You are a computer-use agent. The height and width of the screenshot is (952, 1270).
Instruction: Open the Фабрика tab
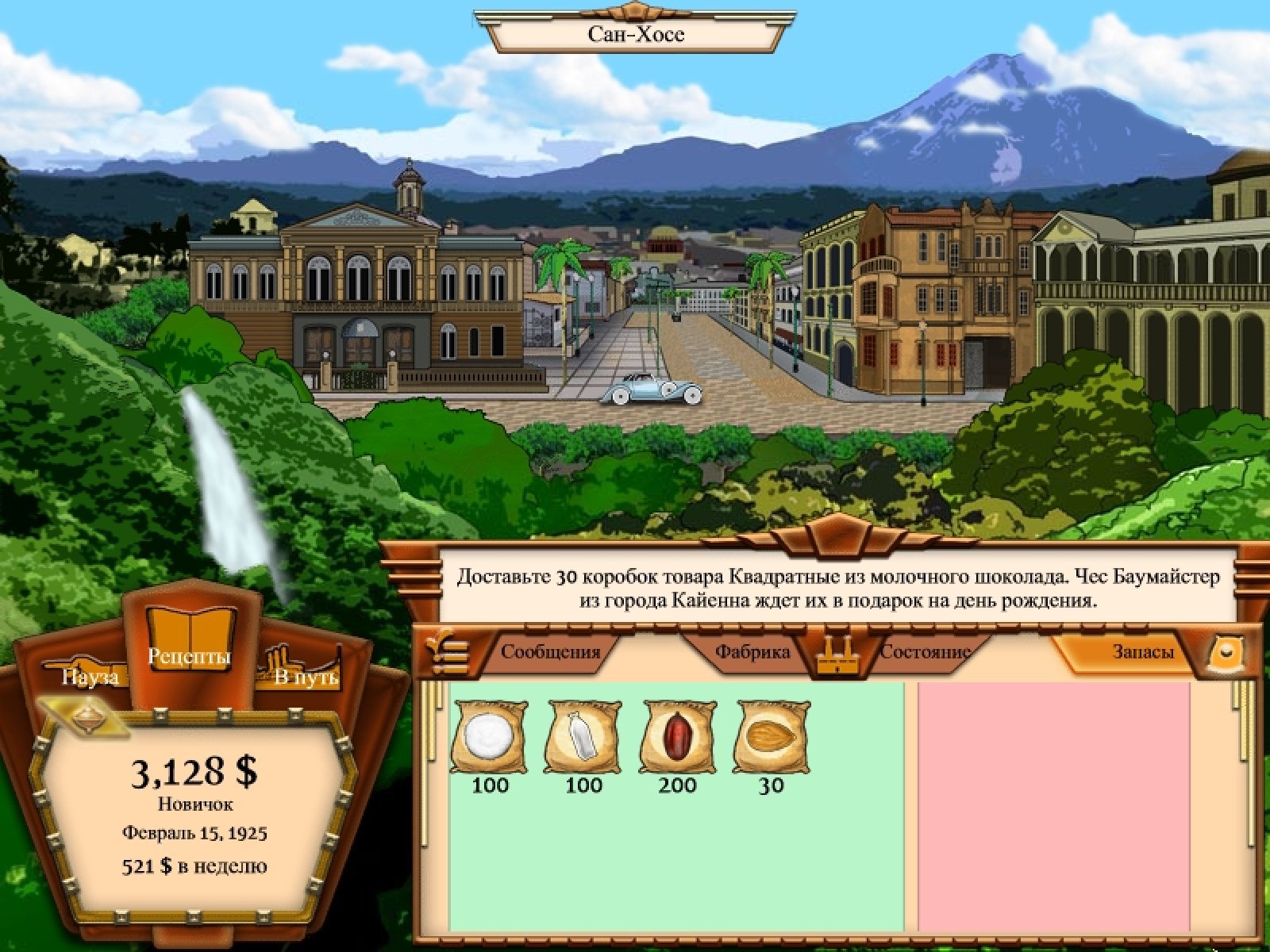(x=752, y=652)
